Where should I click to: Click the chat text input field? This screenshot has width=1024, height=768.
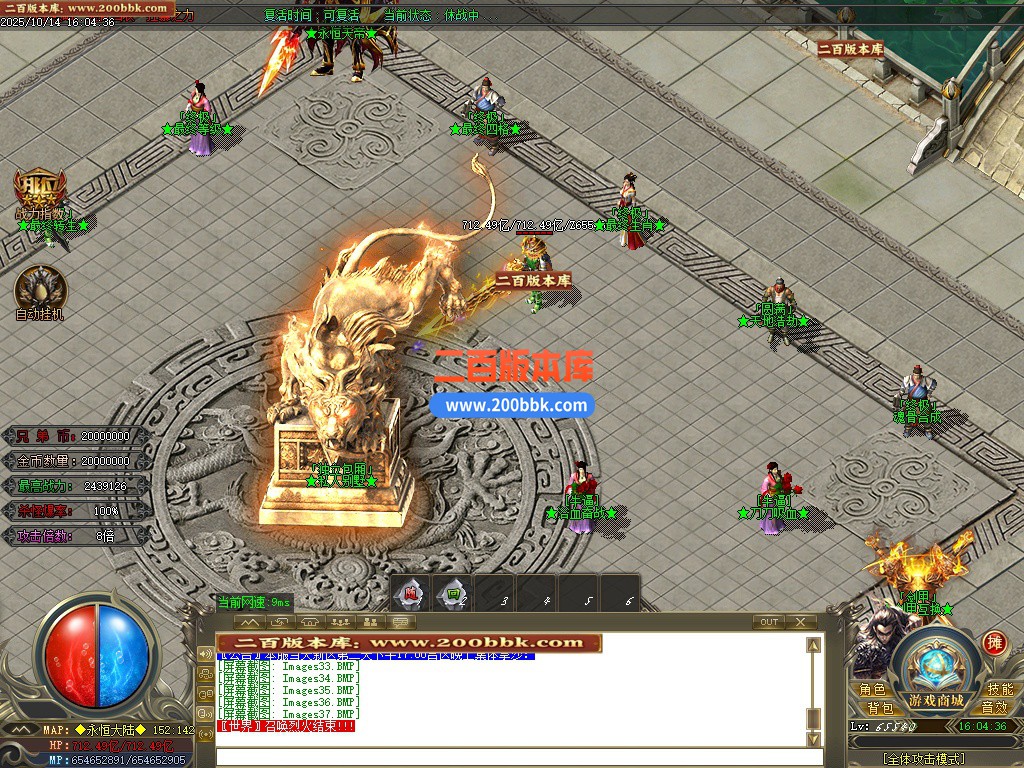(510, 757)
